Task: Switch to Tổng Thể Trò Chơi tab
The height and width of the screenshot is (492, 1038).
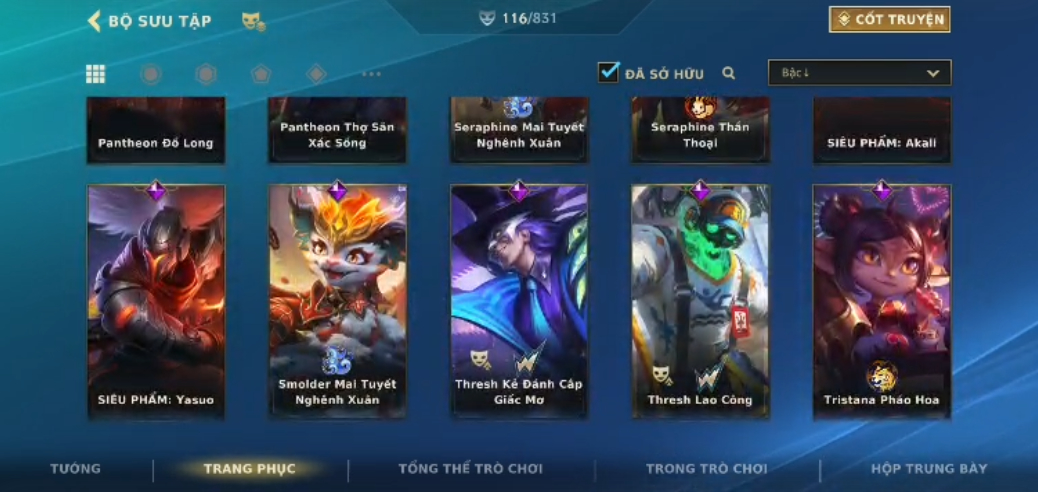Action: tap(470, 468)
